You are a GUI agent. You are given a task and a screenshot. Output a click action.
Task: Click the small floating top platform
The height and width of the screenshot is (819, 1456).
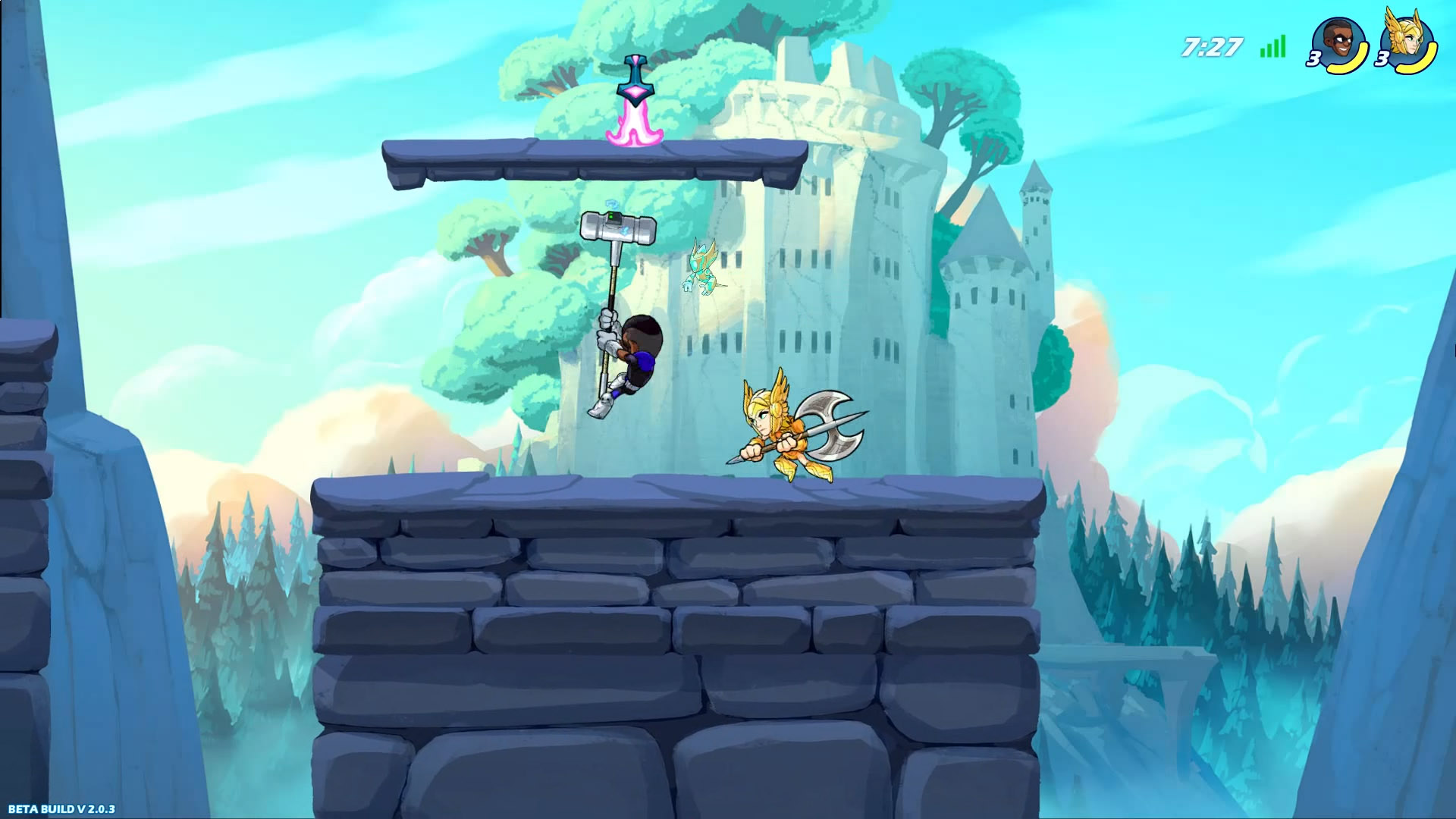591,159
